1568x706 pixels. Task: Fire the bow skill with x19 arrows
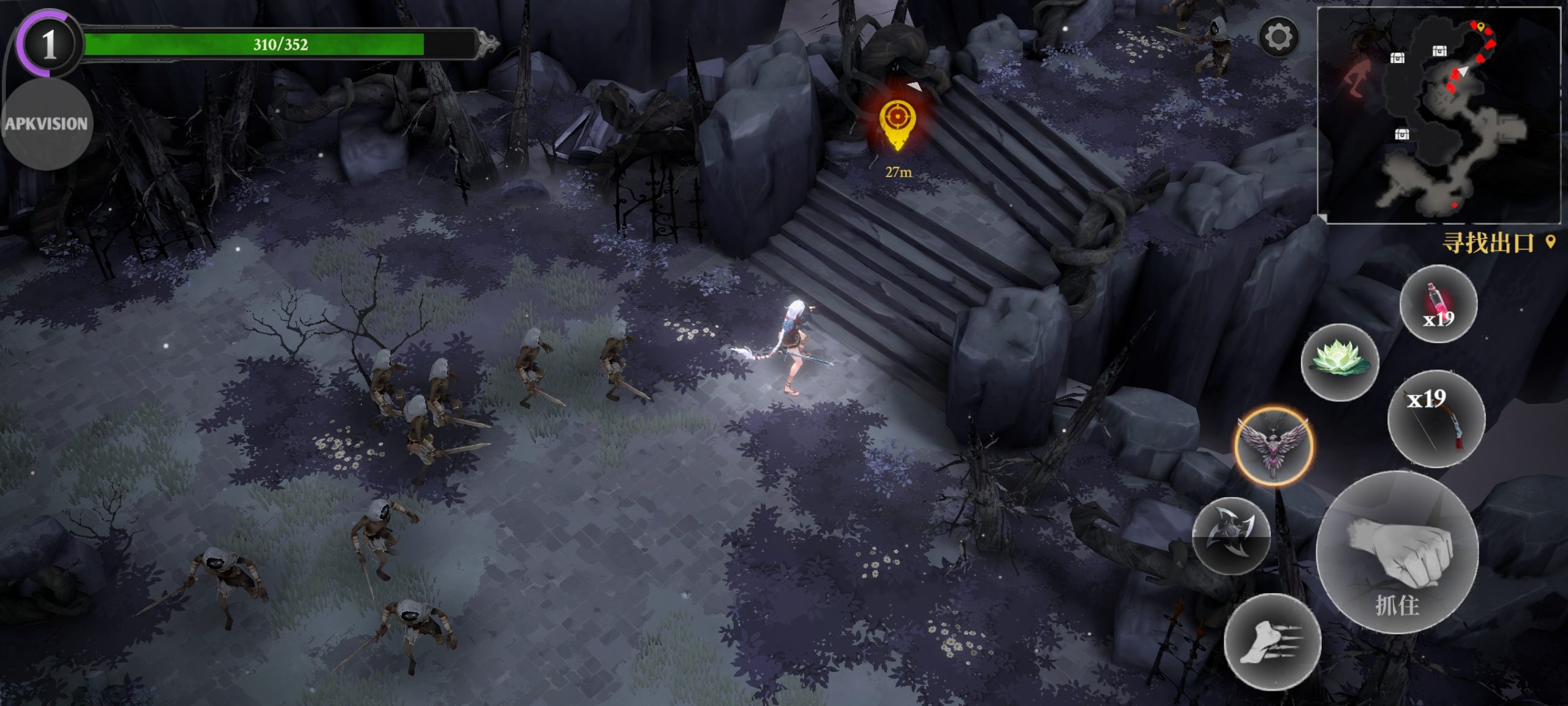click(1436, 417)
